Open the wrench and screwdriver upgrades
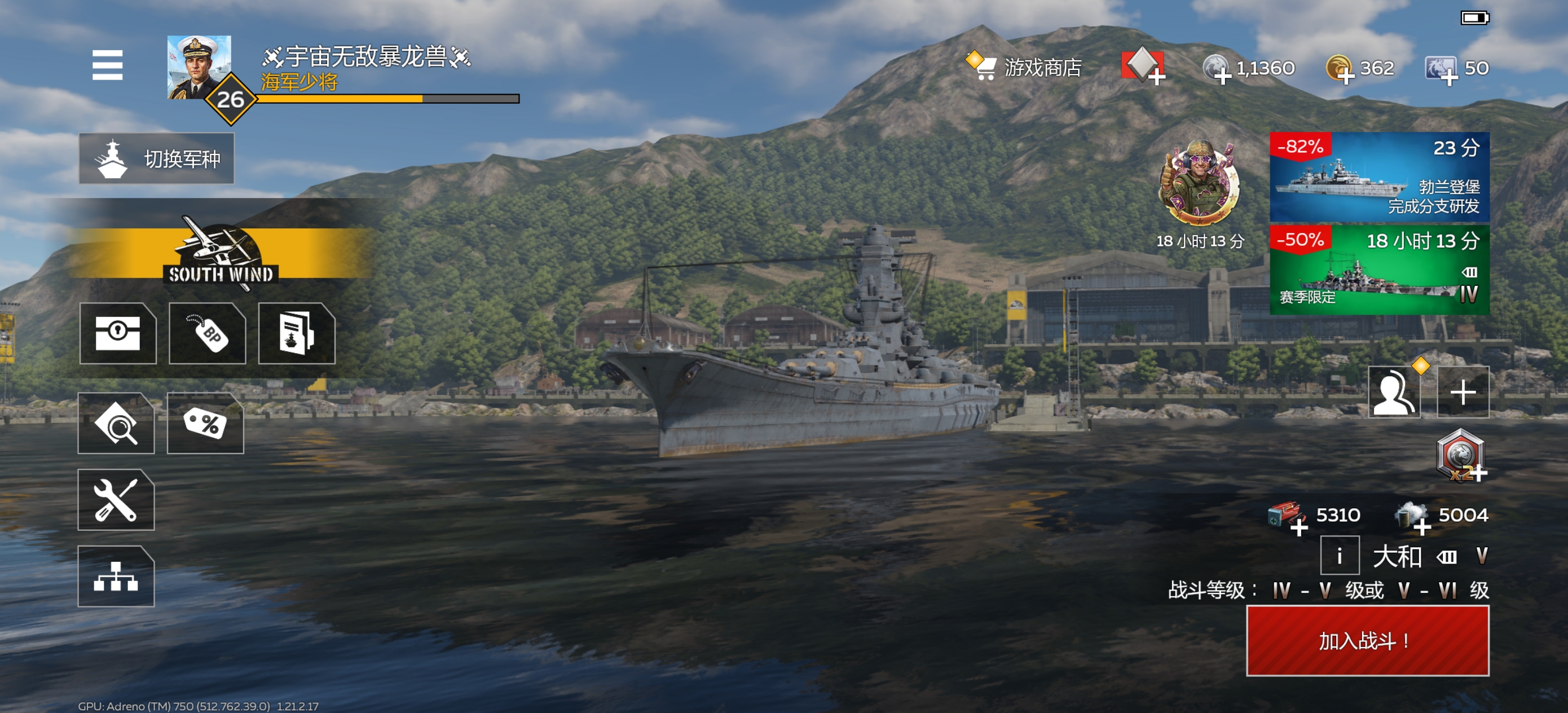The image size is (1568, 713). pyautogui.click(x=116, y=500)
